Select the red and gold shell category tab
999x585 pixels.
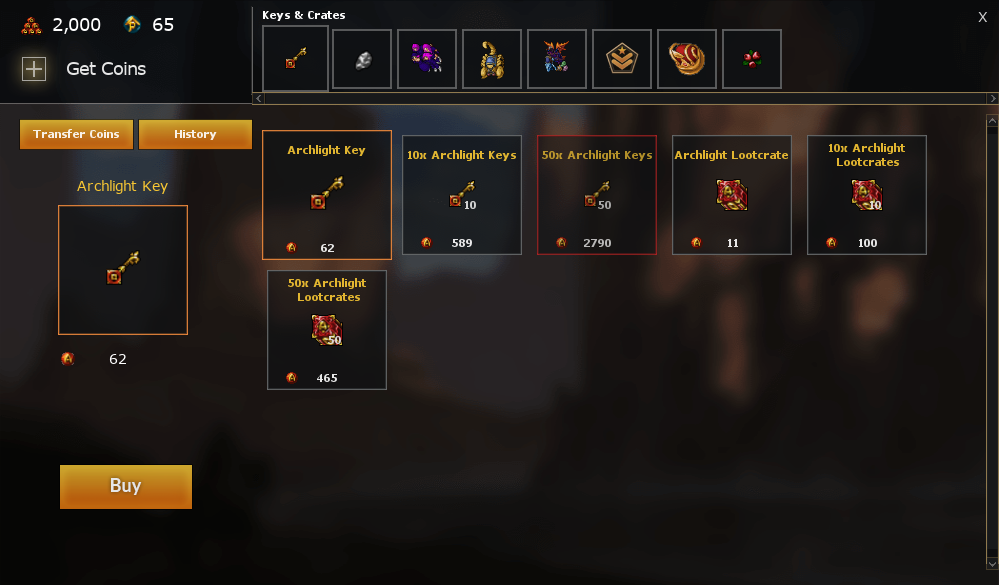[x=687, y=59]
